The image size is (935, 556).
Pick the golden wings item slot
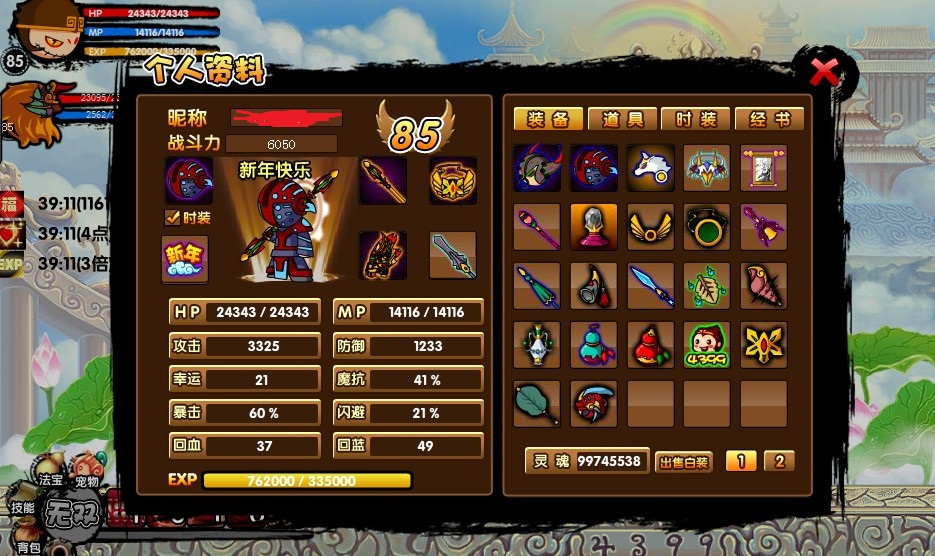(x=650, y=227)
